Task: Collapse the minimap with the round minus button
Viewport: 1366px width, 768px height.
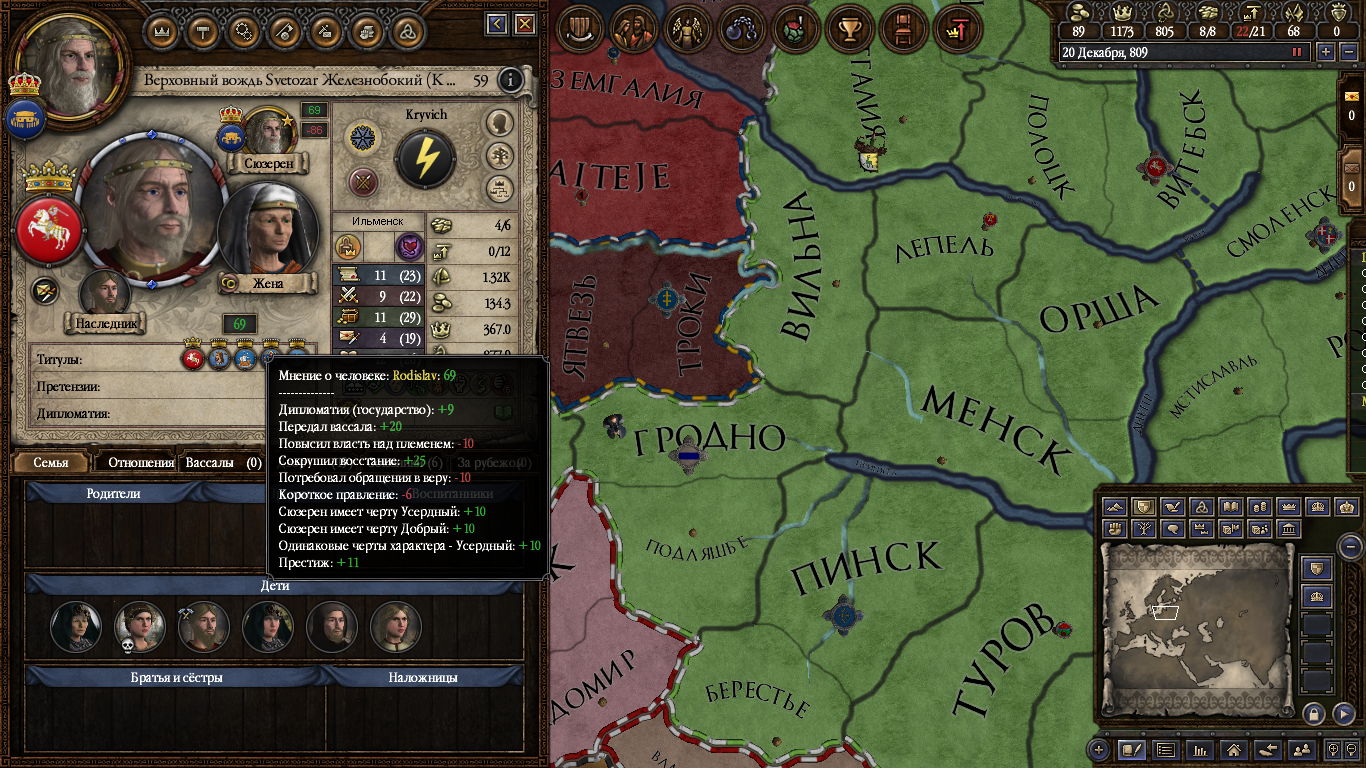Action: point(1350,547)
